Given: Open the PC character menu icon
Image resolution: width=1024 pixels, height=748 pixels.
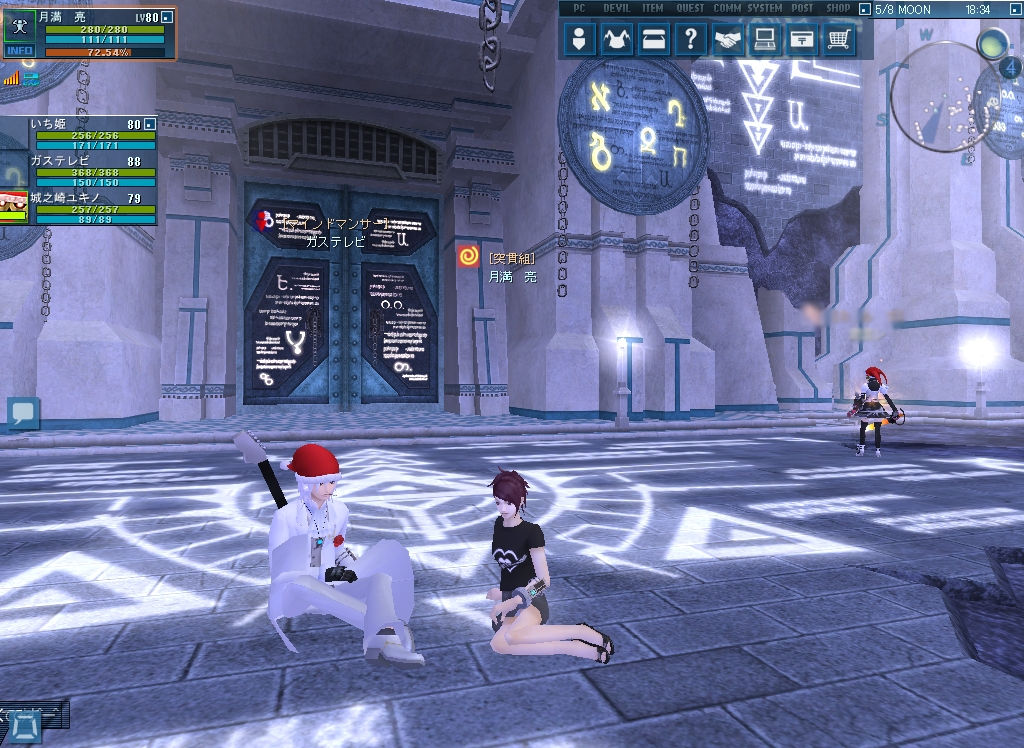Looking at the screenshot, I should coord(580,40).
